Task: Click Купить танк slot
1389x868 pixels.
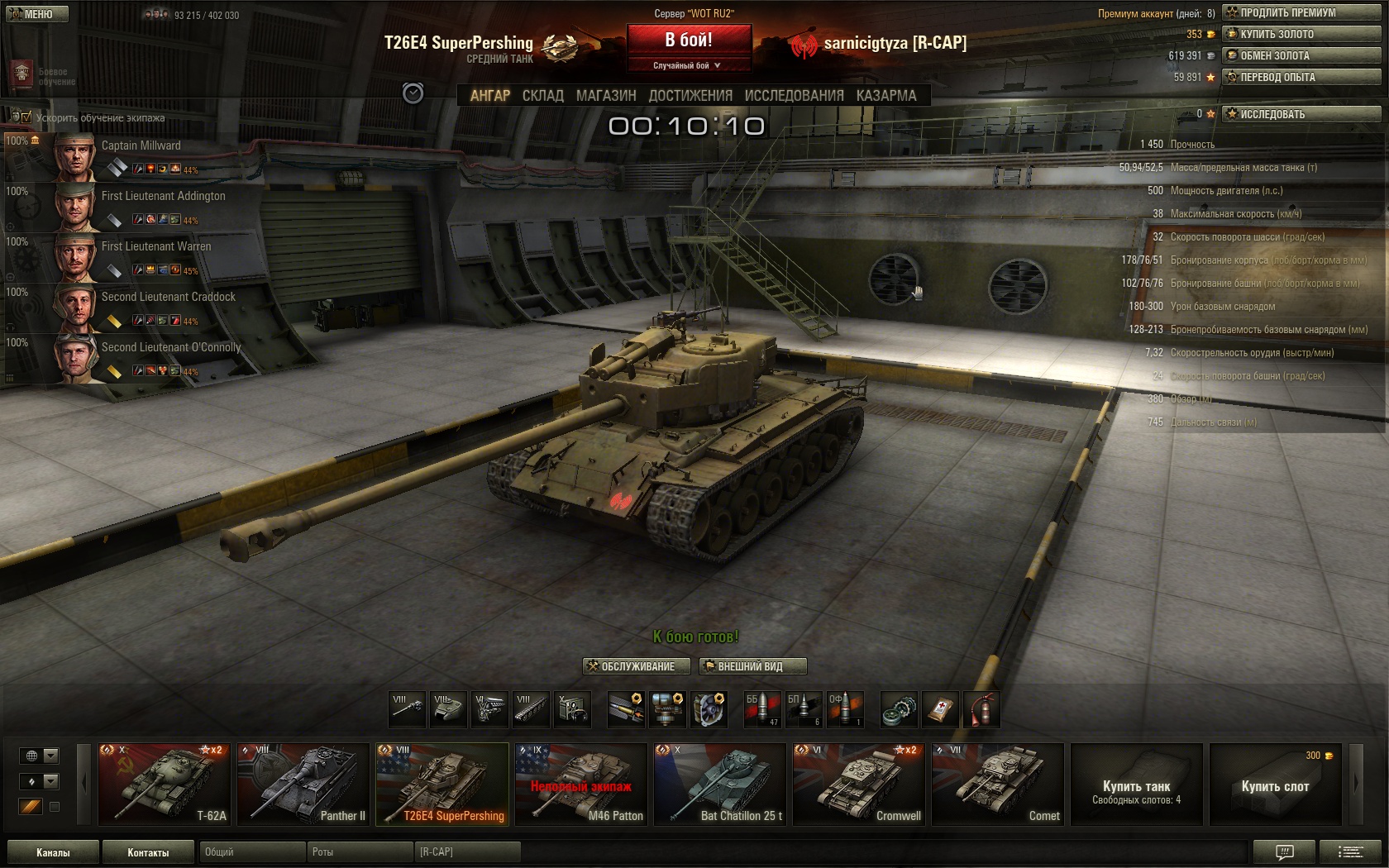Action: [1136, 784]
